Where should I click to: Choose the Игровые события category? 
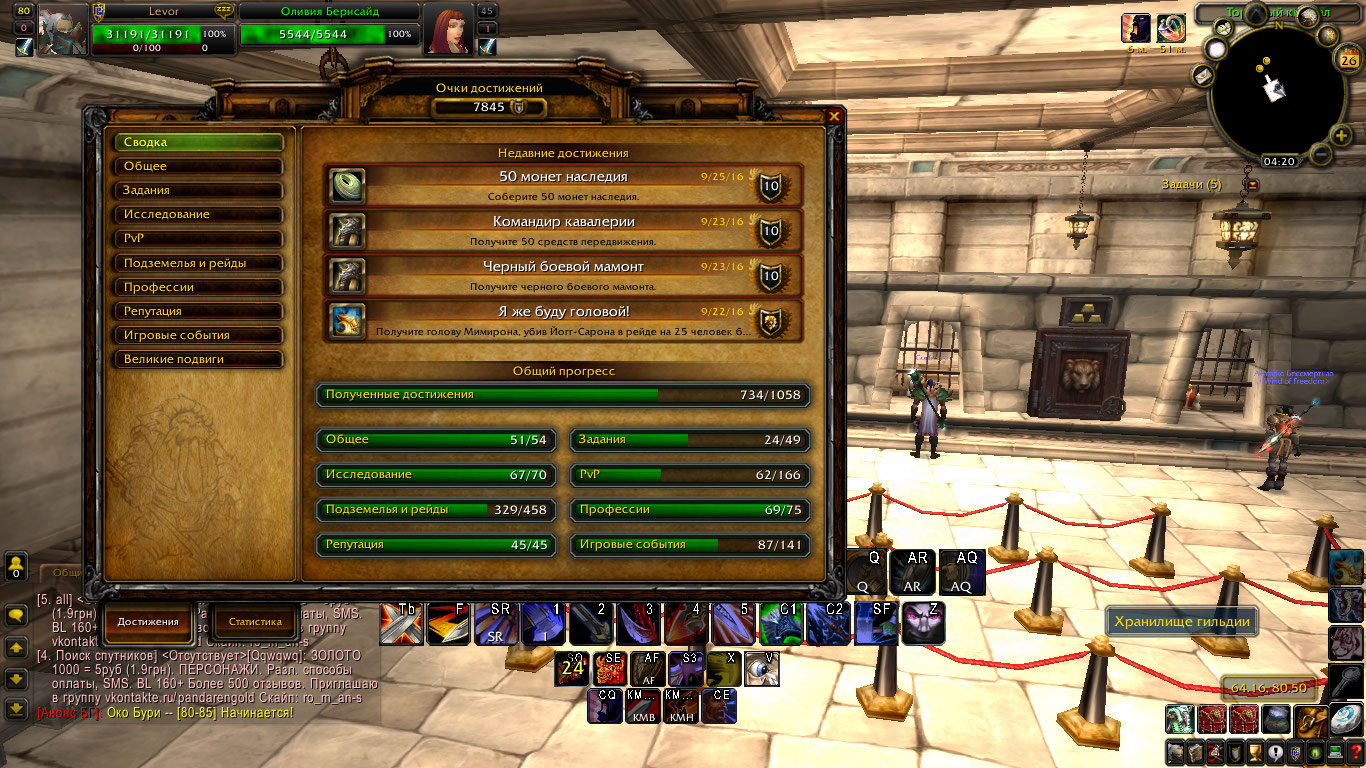(198, 335)
